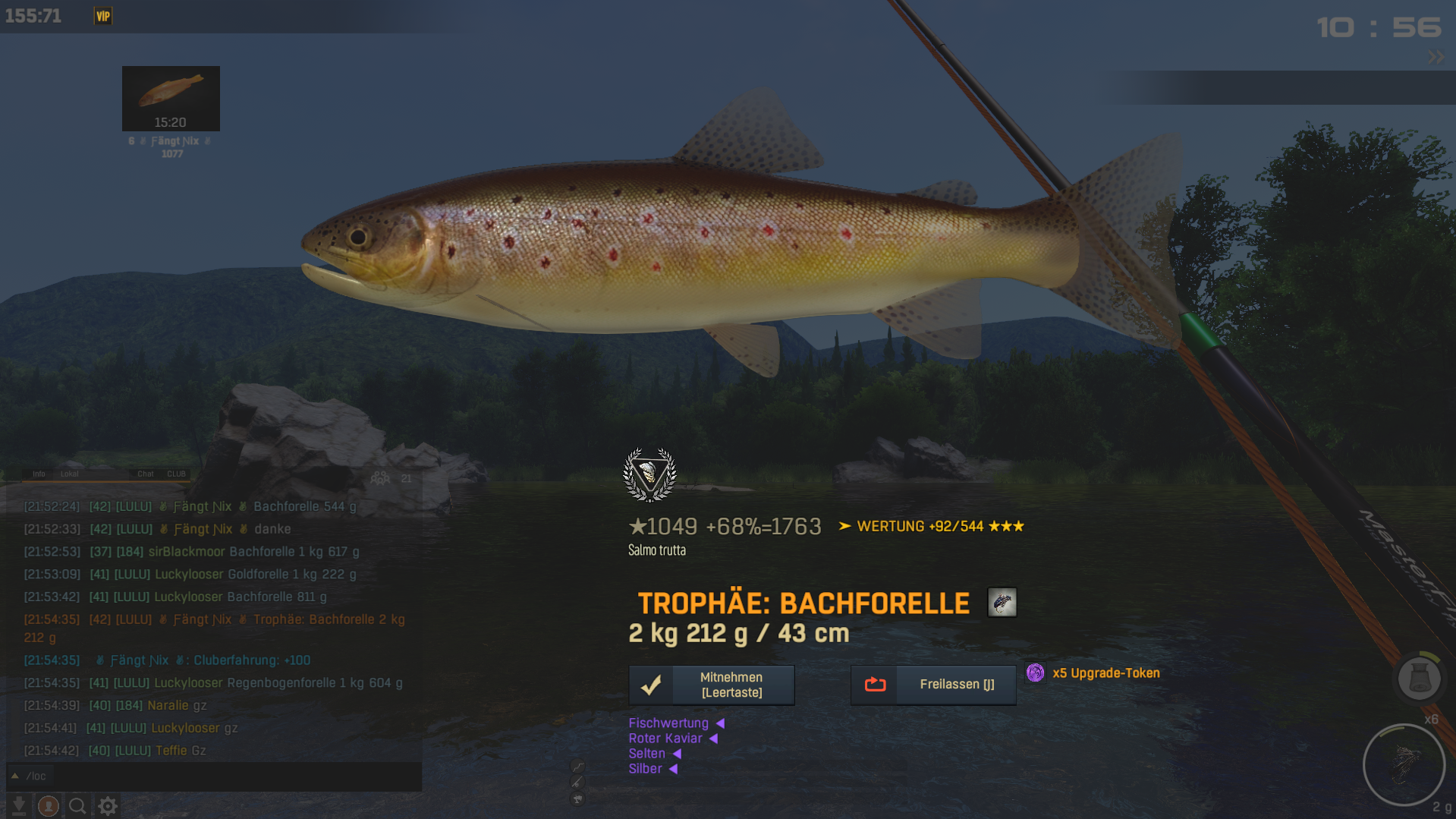Image resolution: width=1456 pixels, height=819 pixels.
Task: Open the keepnet icon
Action: coord(1419,678)
